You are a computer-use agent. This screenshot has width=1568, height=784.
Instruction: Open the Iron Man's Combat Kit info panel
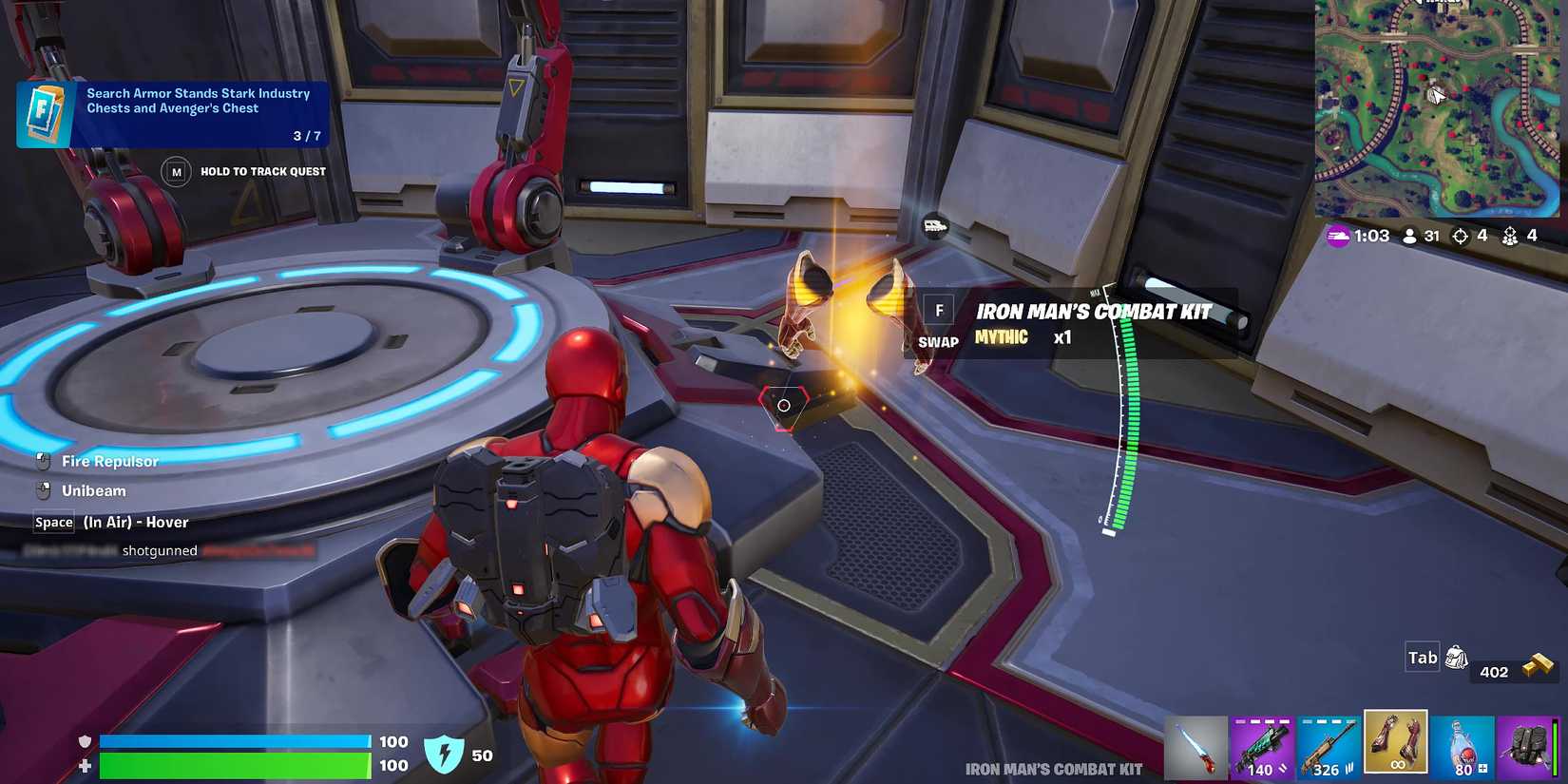1091,323
